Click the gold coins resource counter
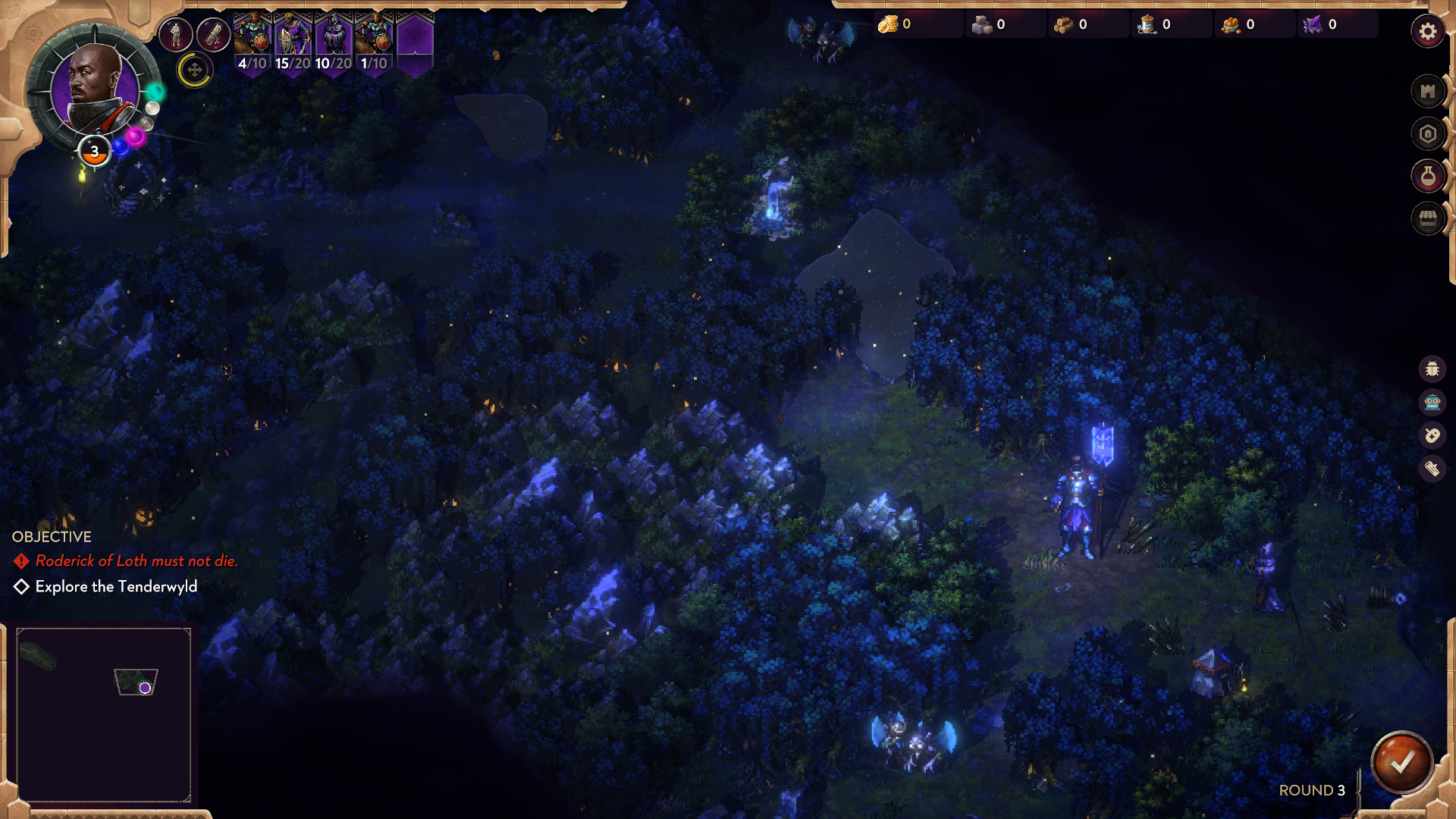 click(896, 25)
